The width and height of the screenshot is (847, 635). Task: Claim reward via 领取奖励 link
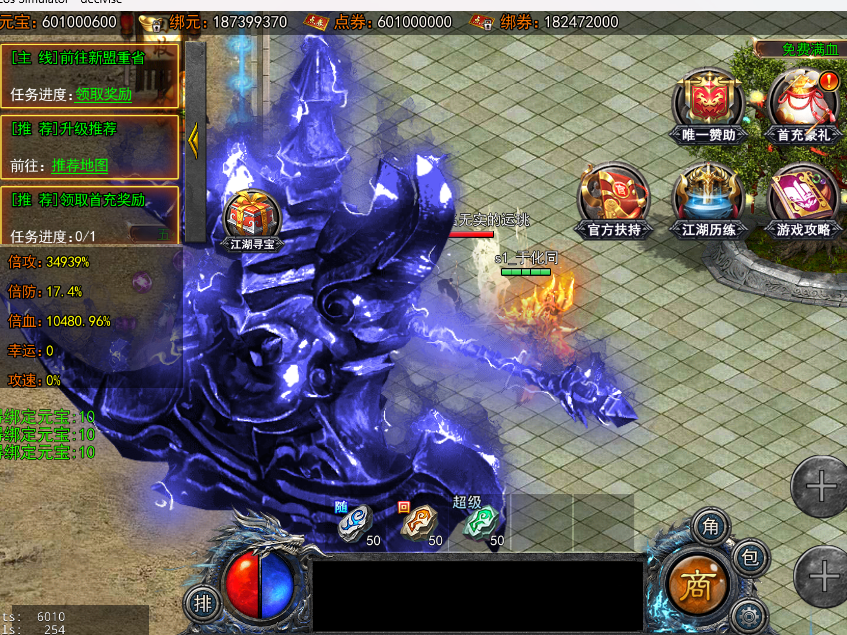[x=103, y=95]
